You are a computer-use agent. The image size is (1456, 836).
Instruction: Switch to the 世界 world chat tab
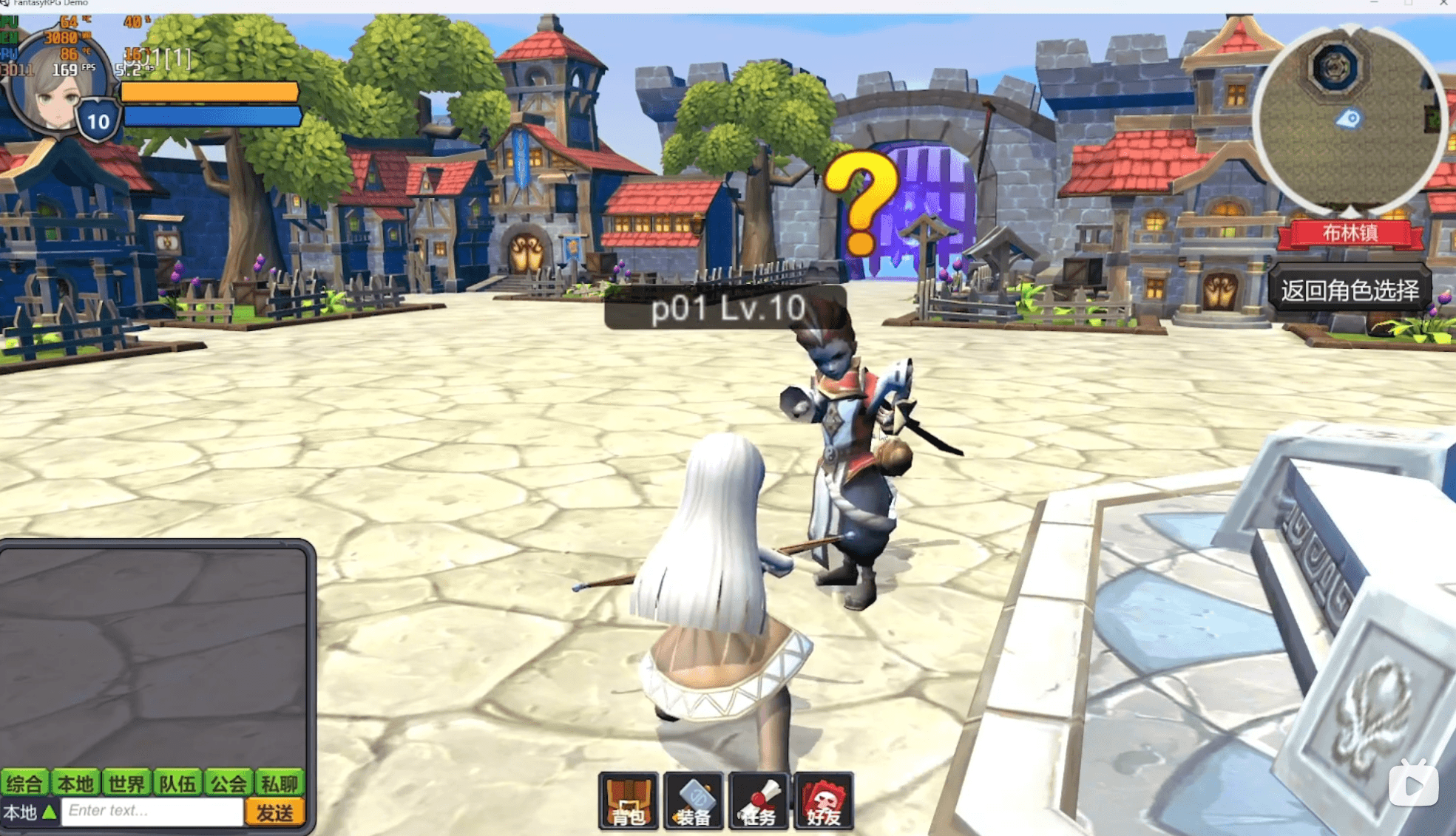point(126,784)
